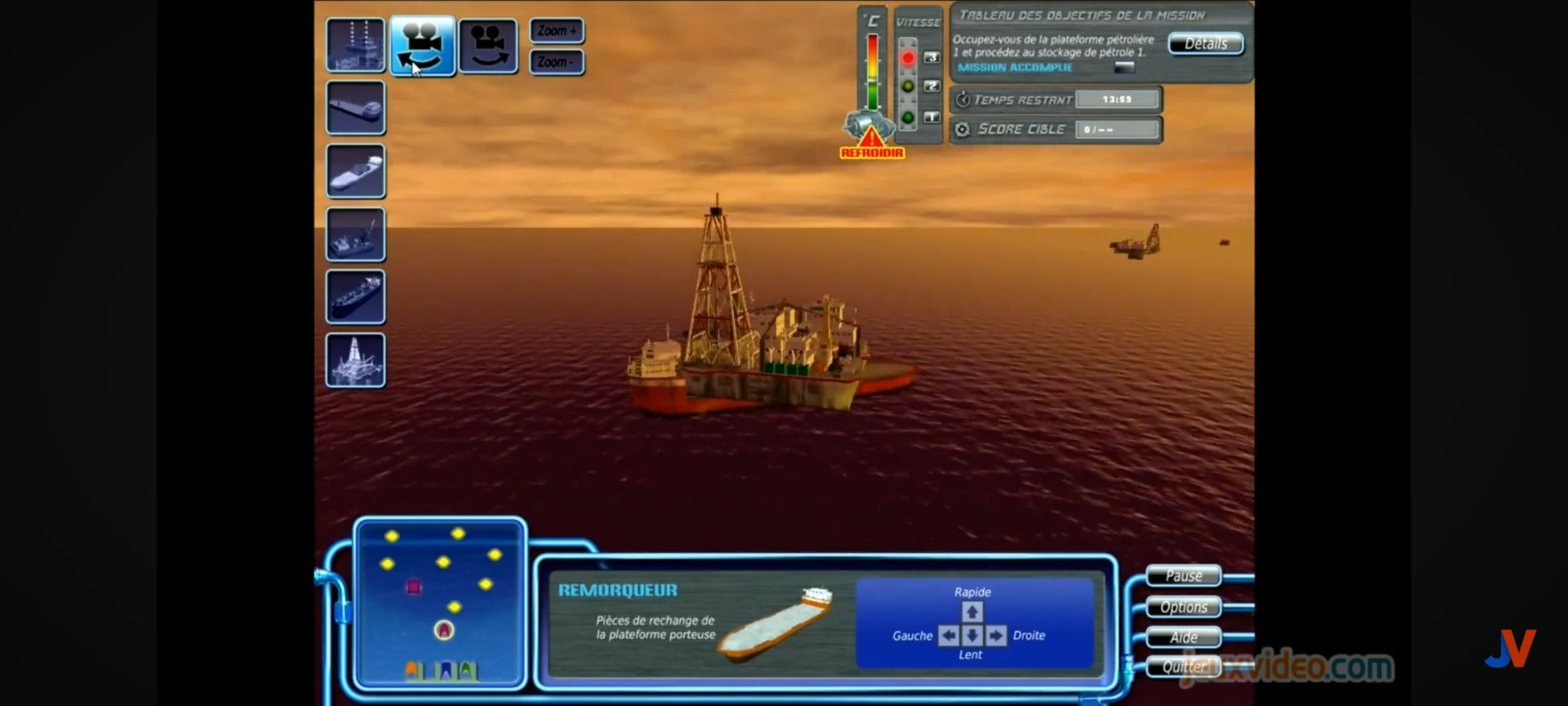Image resolution: width=1568 pixels, height=706 pixels.
Task: Steer left with the Gauche arrow
Action: pyautogui.click(x=948, y=636)
